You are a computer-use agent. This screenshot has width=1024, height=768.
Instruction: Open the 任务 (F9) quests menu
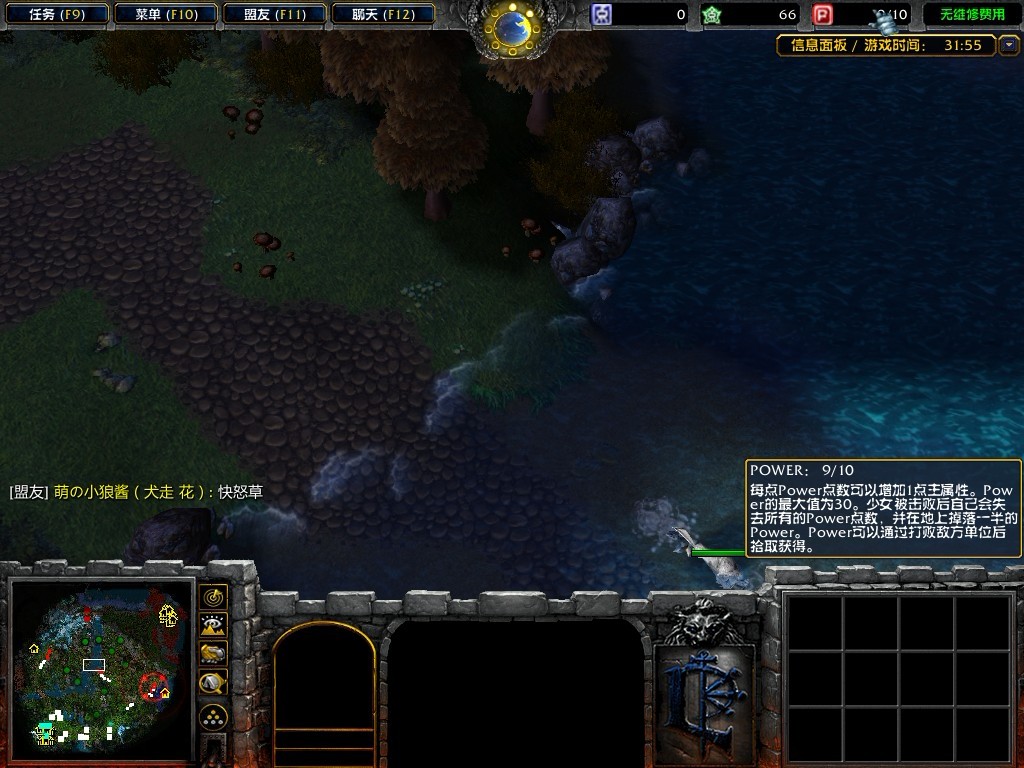[x=56, y=15]
